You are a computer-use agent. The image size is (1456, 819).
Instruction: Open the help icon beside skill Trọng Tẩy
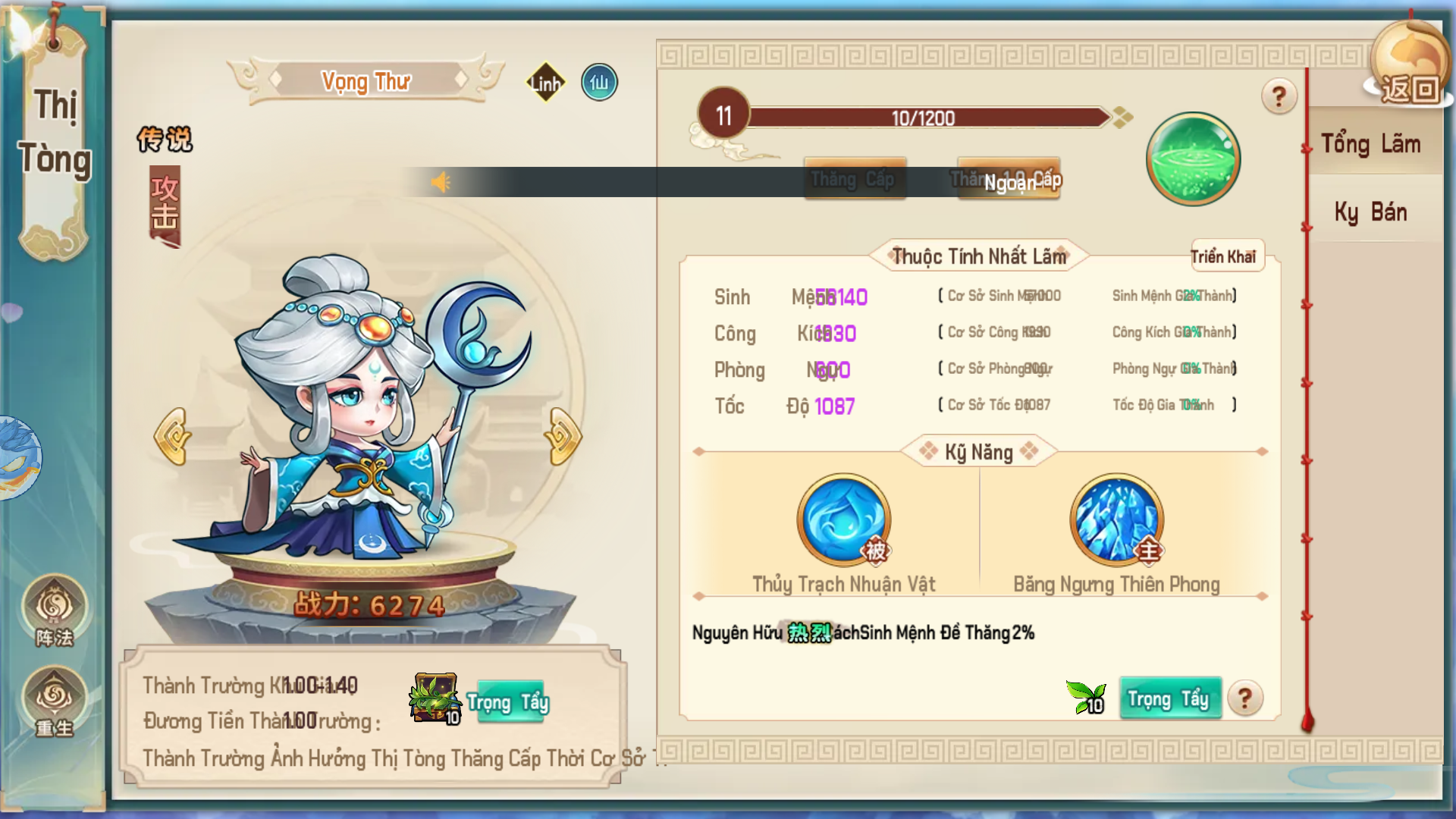1244,698
